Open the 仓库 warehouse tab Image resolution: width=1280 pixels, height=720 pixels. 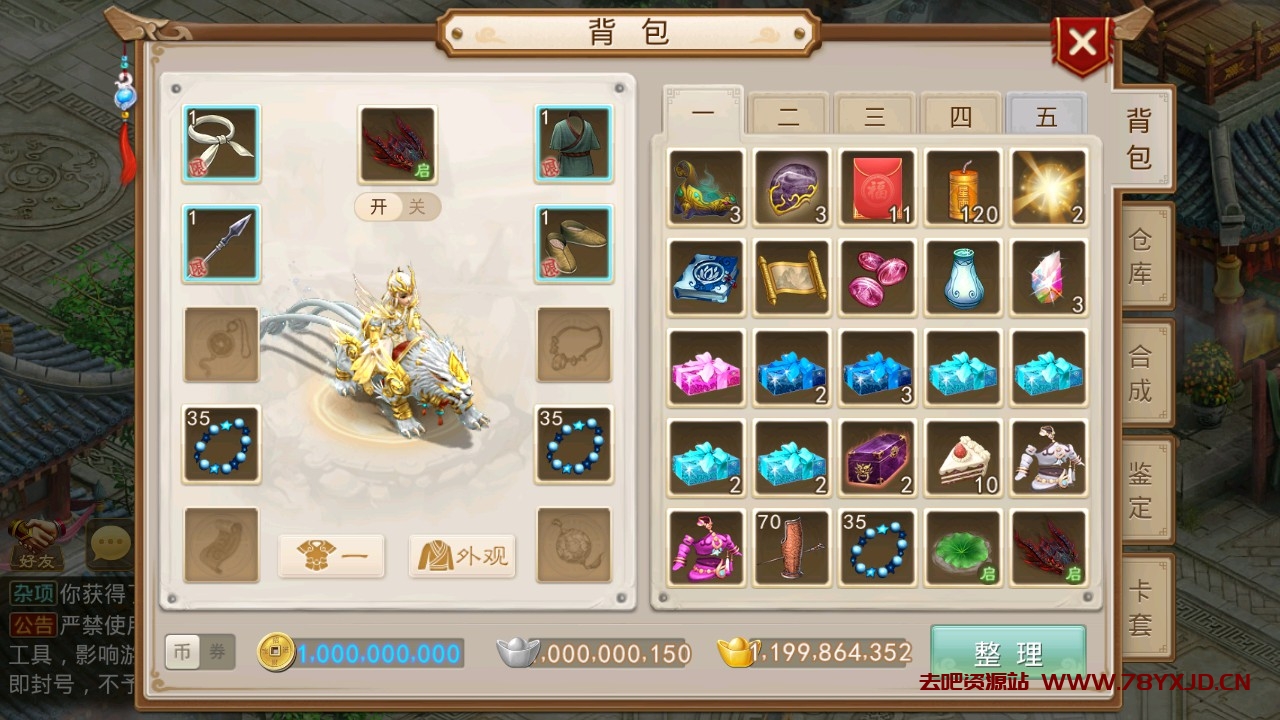point(1141,256)
